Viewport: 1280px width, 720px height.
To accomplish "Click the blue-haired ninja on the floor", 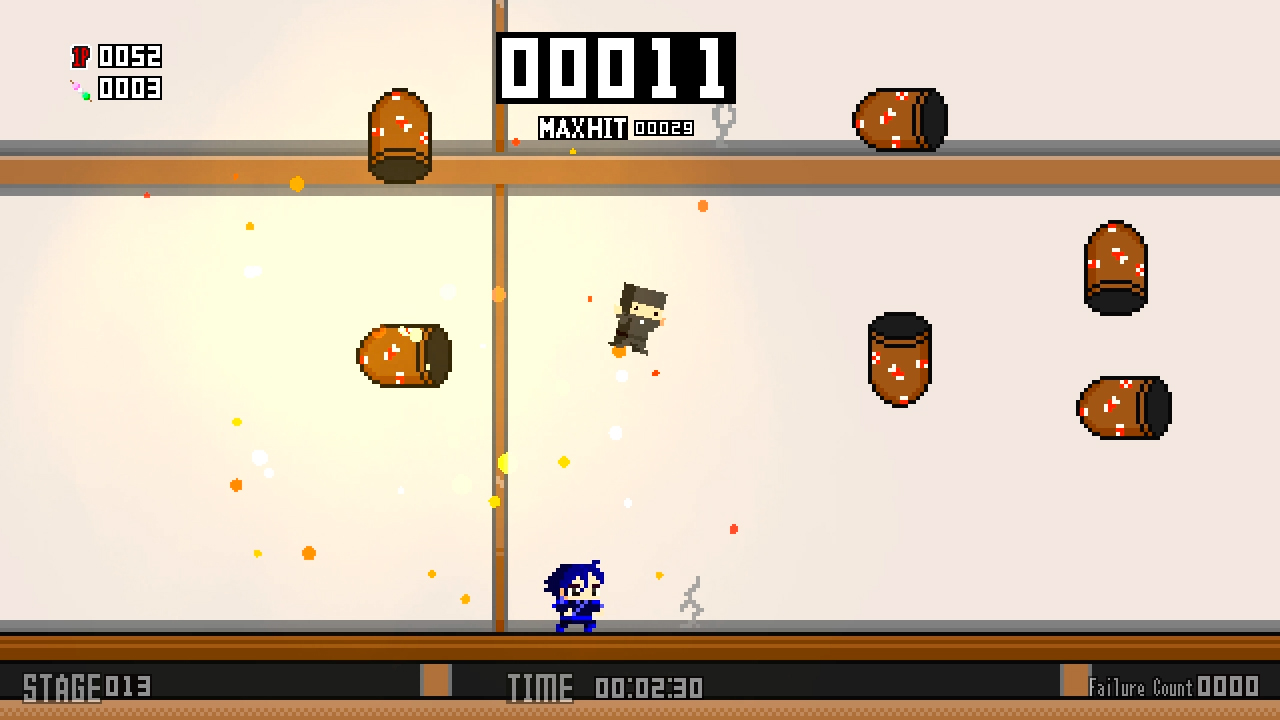I will click(x=575, y=595).
